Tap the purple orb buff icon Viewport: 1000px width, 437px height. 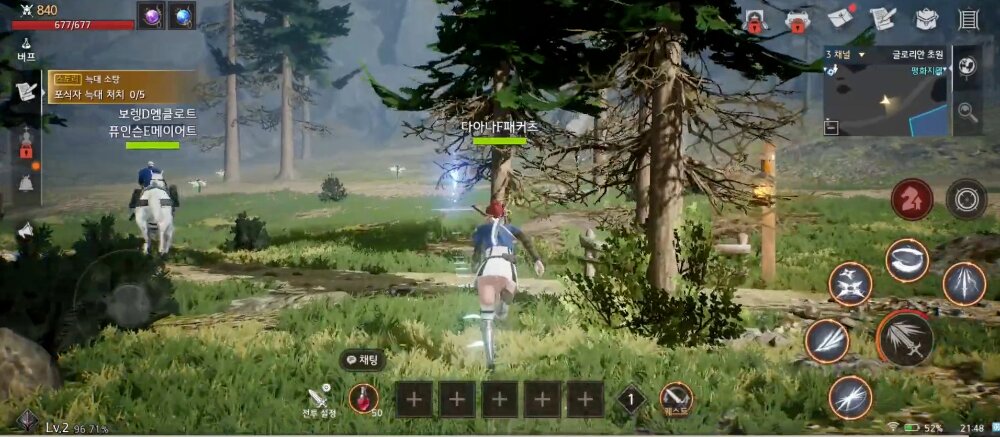(x=153, y=16)
